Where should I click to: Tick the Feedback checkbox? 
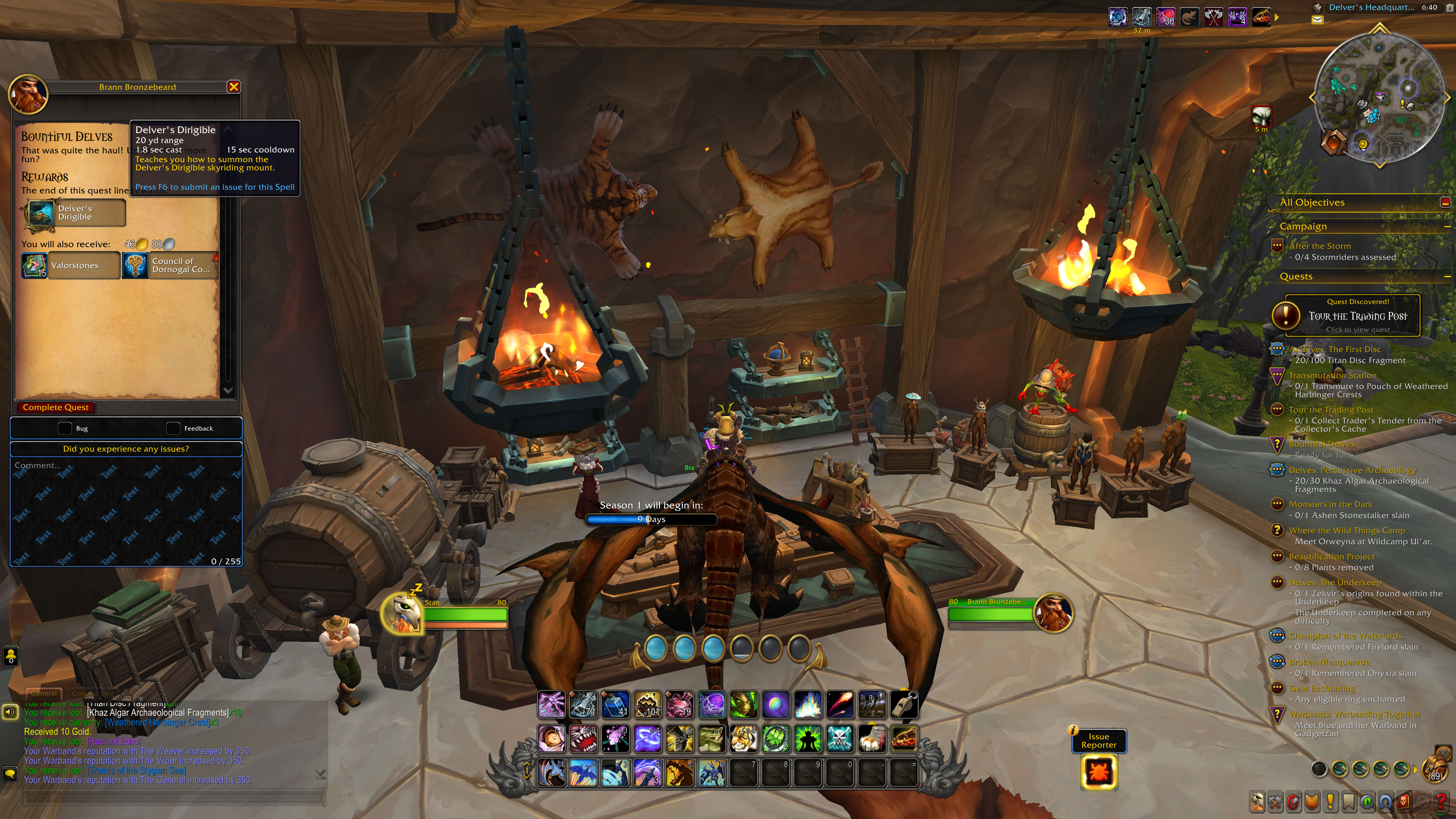(173, 429)
